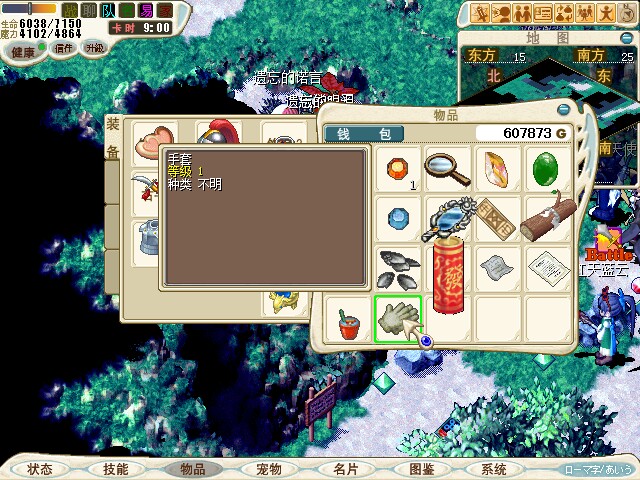Image resolution: width=640 pixels, height=480 pixels.
Task: Toggle the ローマ字/あいう input mode
Action: 597,469
